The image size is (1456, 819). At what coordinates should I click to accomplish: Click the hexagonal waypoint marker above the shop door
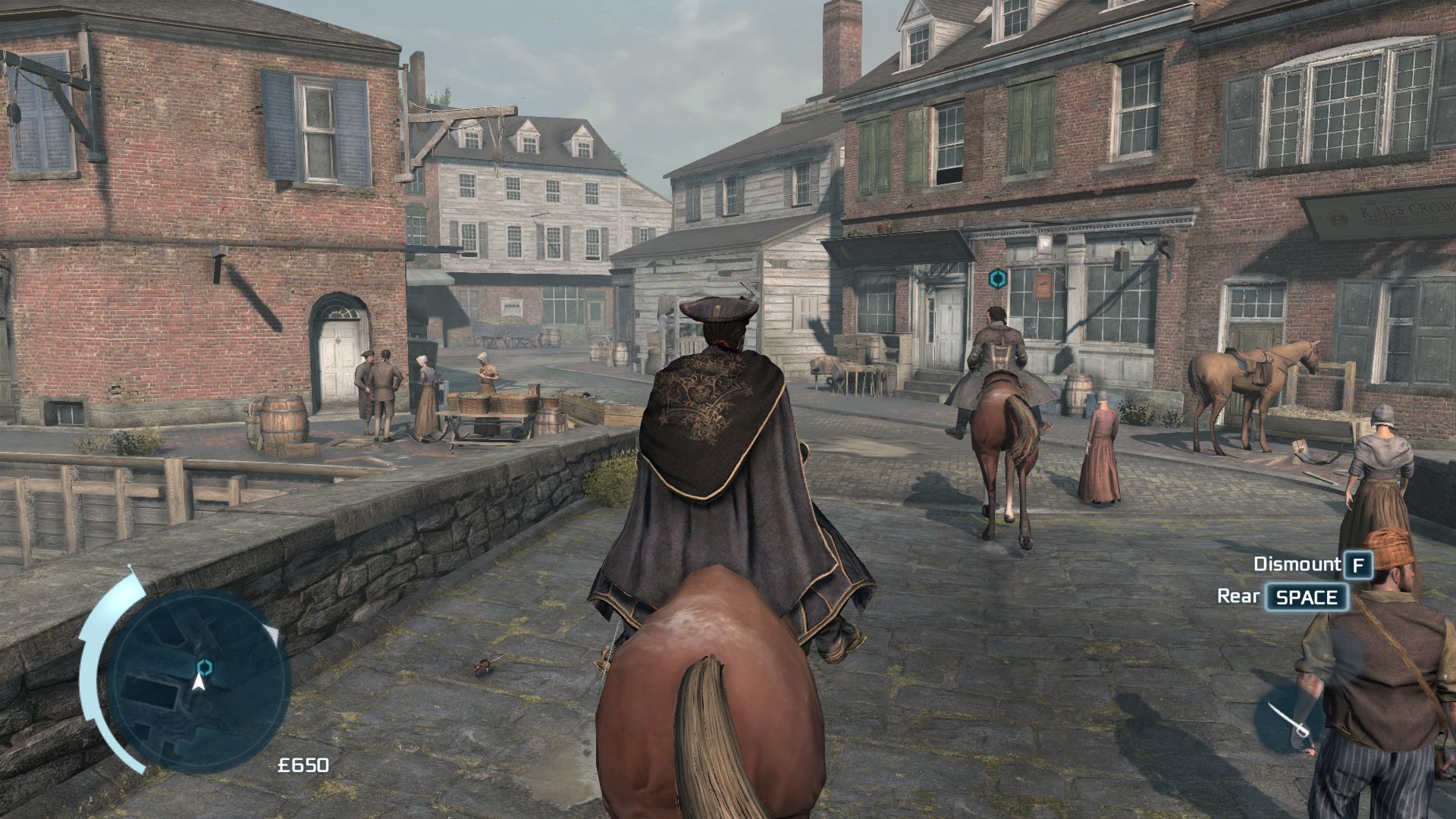tap(997, 279)
